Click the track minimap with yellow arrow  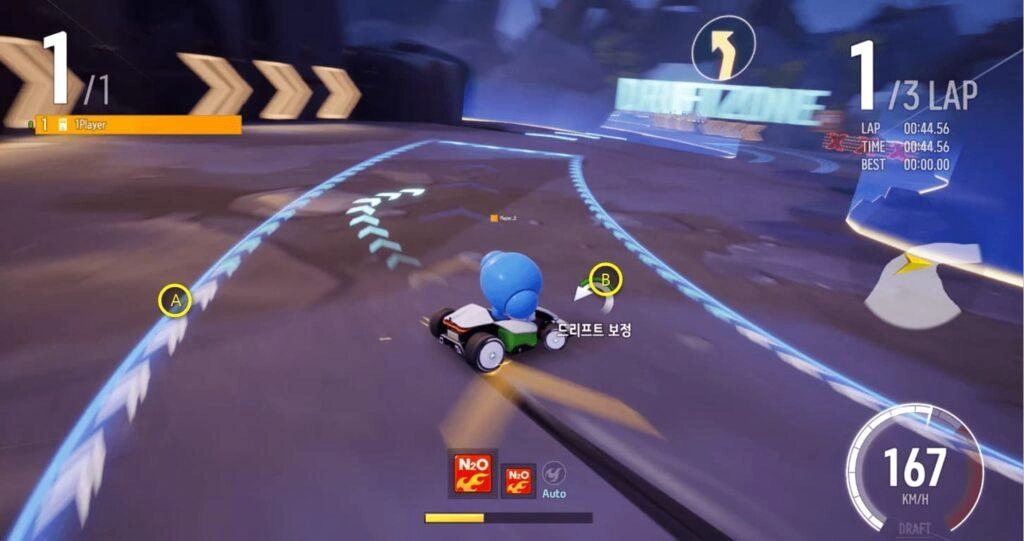pos(914,283)
